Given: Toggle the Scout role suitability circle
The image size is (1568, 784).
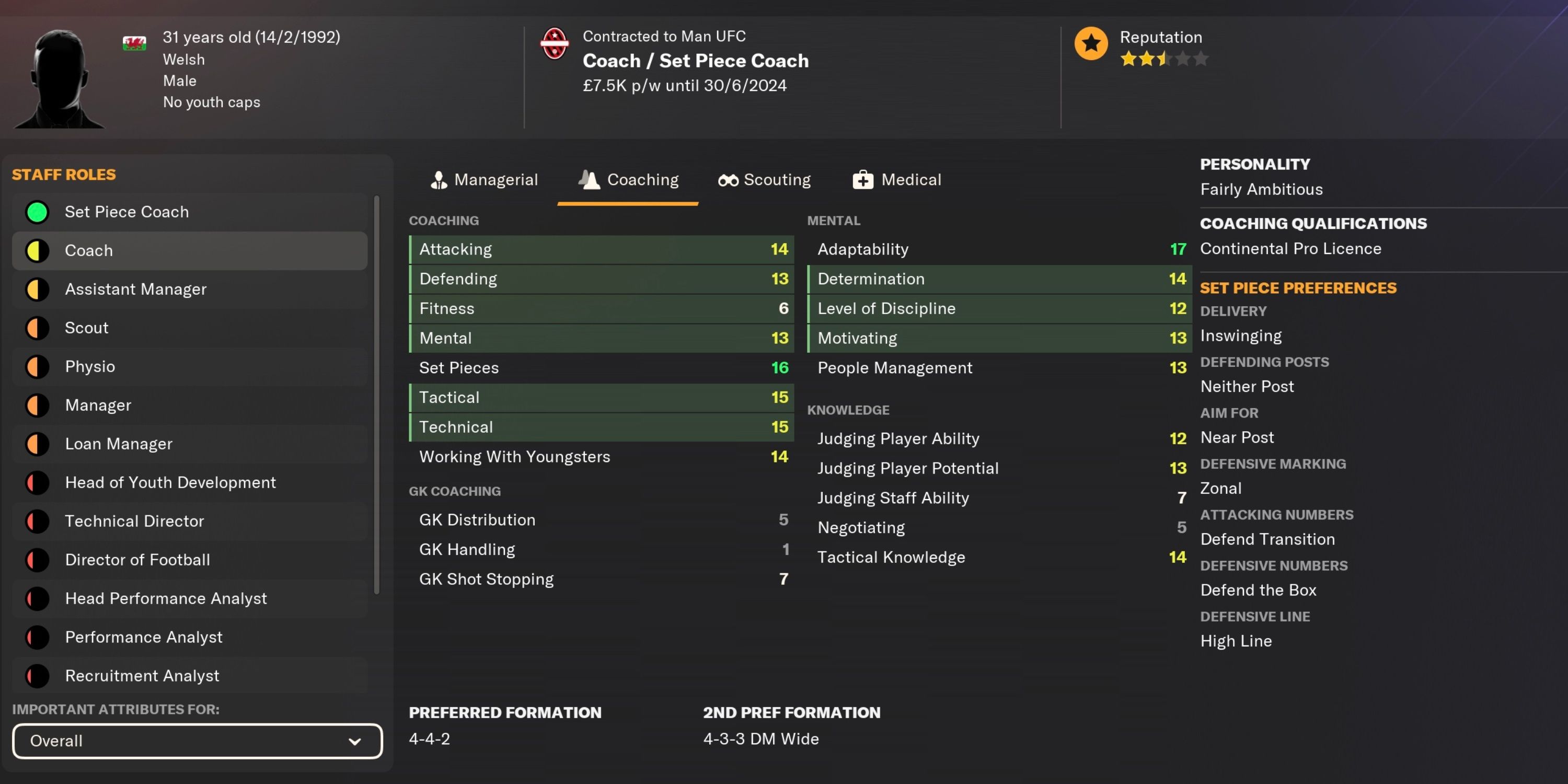Looking at the screenshot, I should pos(37,328).
